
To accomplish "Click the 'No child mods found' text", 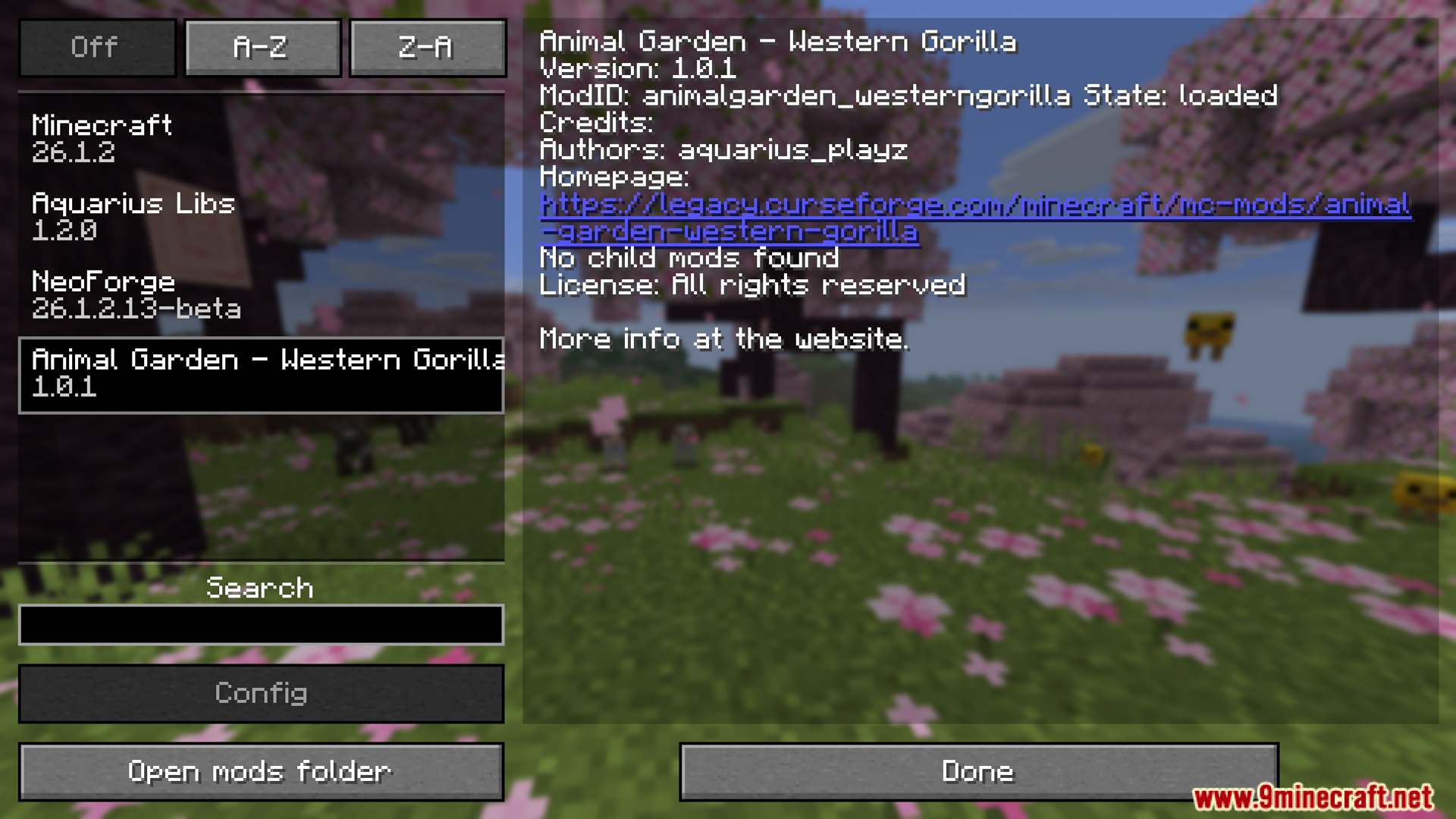I will click(x=689, y=258).
